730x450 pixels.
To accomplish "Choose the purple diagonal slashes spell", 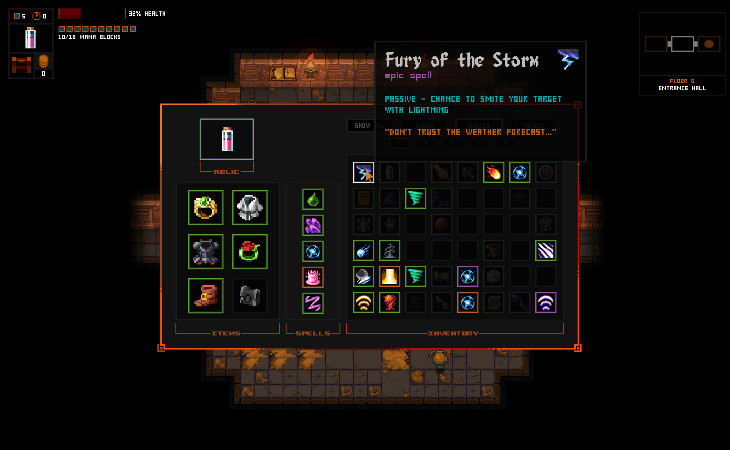I will click(x=545, y=250).
